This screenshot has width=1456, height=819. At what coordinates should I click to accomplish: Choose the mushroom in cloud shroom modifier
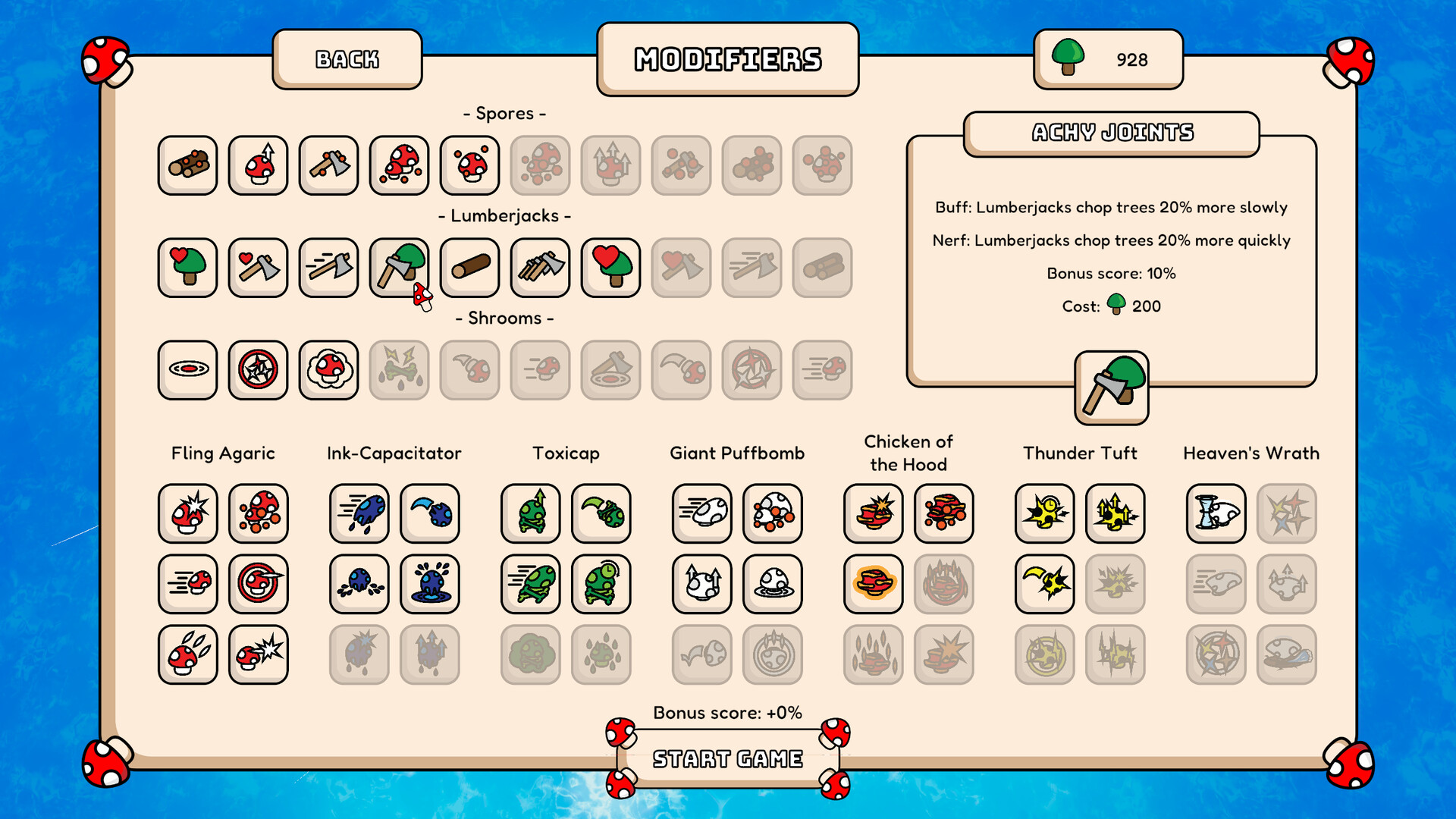point(328,370)
